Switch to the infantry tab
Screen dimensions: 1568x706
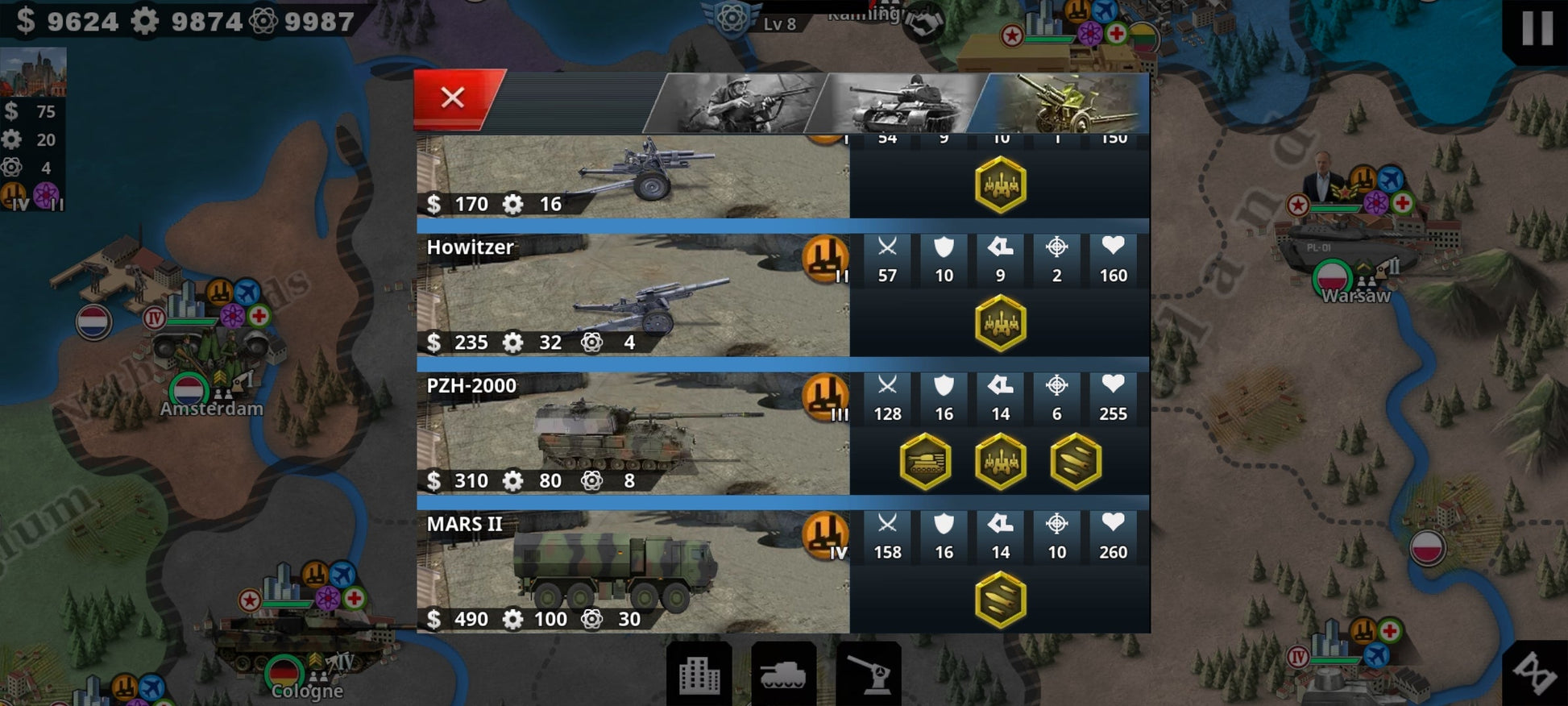point(737,103)
